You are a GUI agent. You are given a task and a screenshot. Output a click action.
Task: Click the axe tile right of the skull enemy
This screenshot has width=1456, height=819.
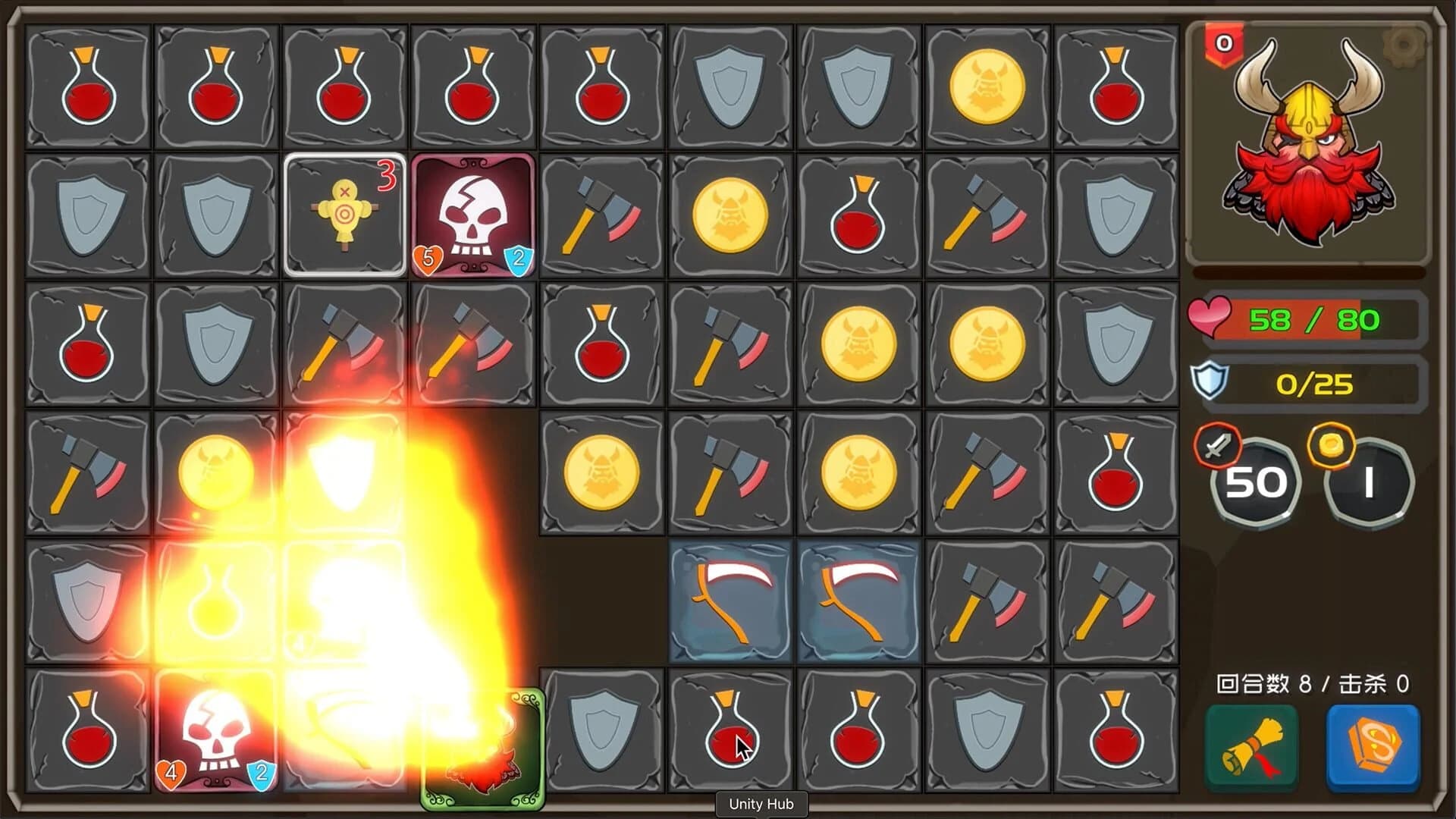(x=601, y=215)
